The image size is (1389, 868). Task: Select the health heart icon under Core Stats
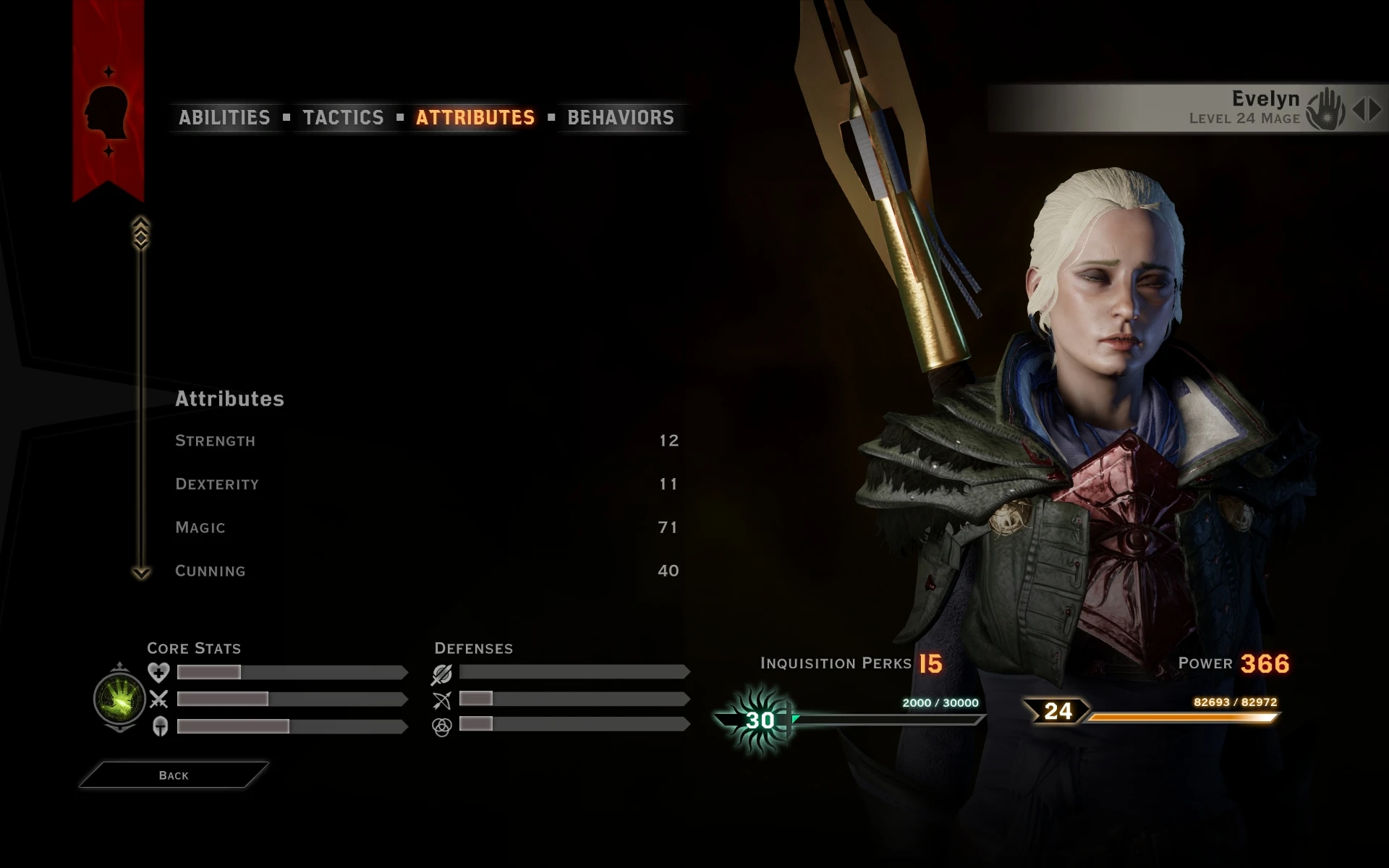[x=159, y=673]
